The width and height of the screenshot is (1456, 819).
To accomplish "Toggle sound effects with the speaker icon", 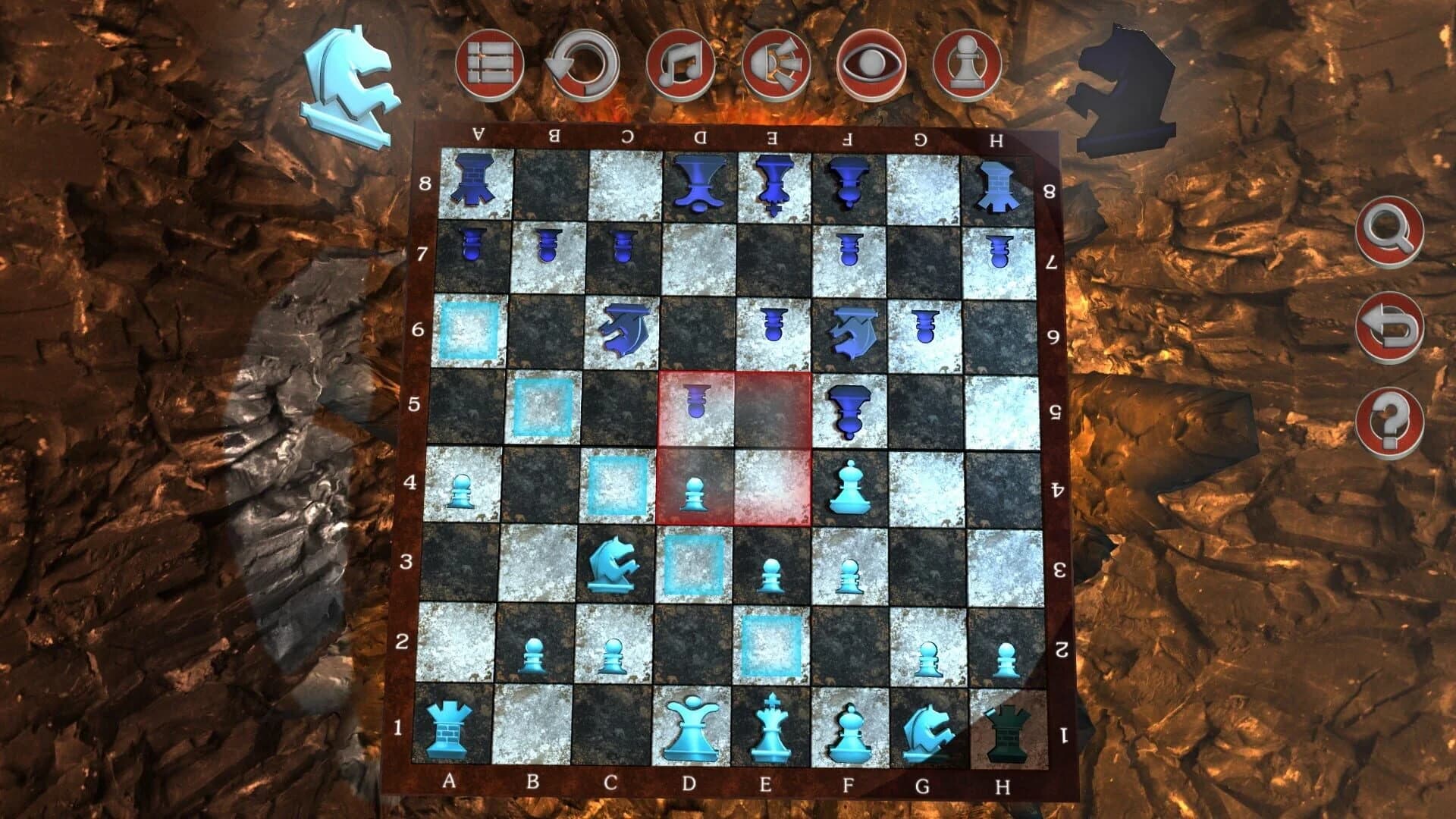I will click(x=777, y=64).
